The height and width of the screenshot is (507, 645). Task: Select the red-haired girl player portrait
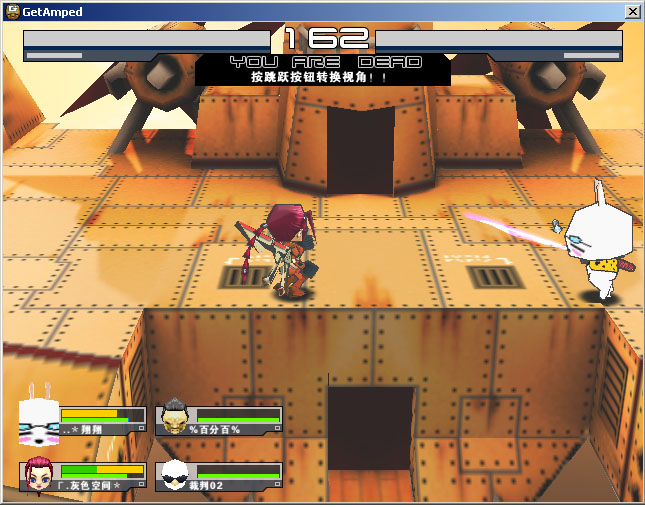(39, 475)
